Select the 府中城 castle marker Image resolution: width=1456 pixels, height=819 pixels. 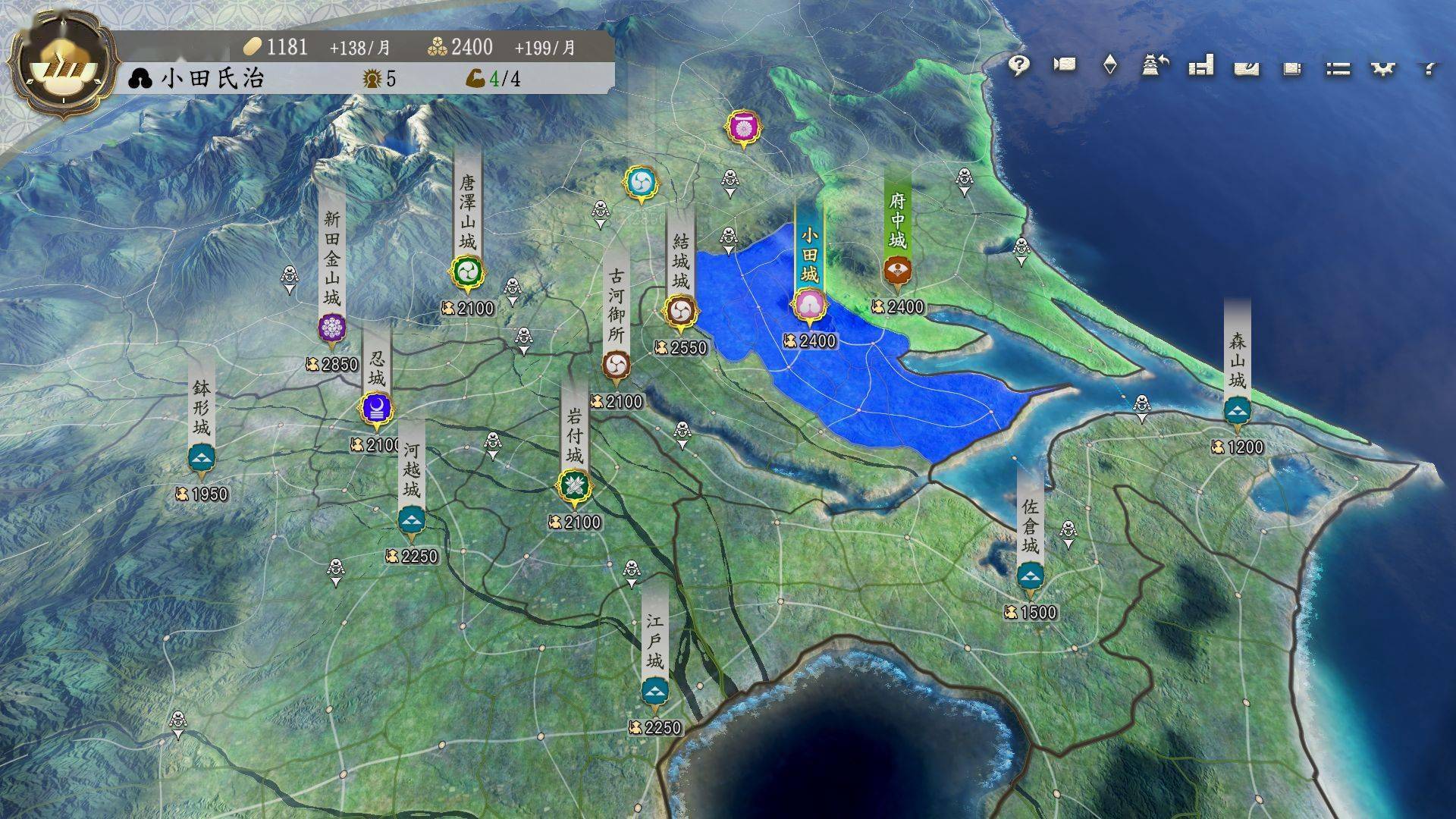(x=897, y=271)
